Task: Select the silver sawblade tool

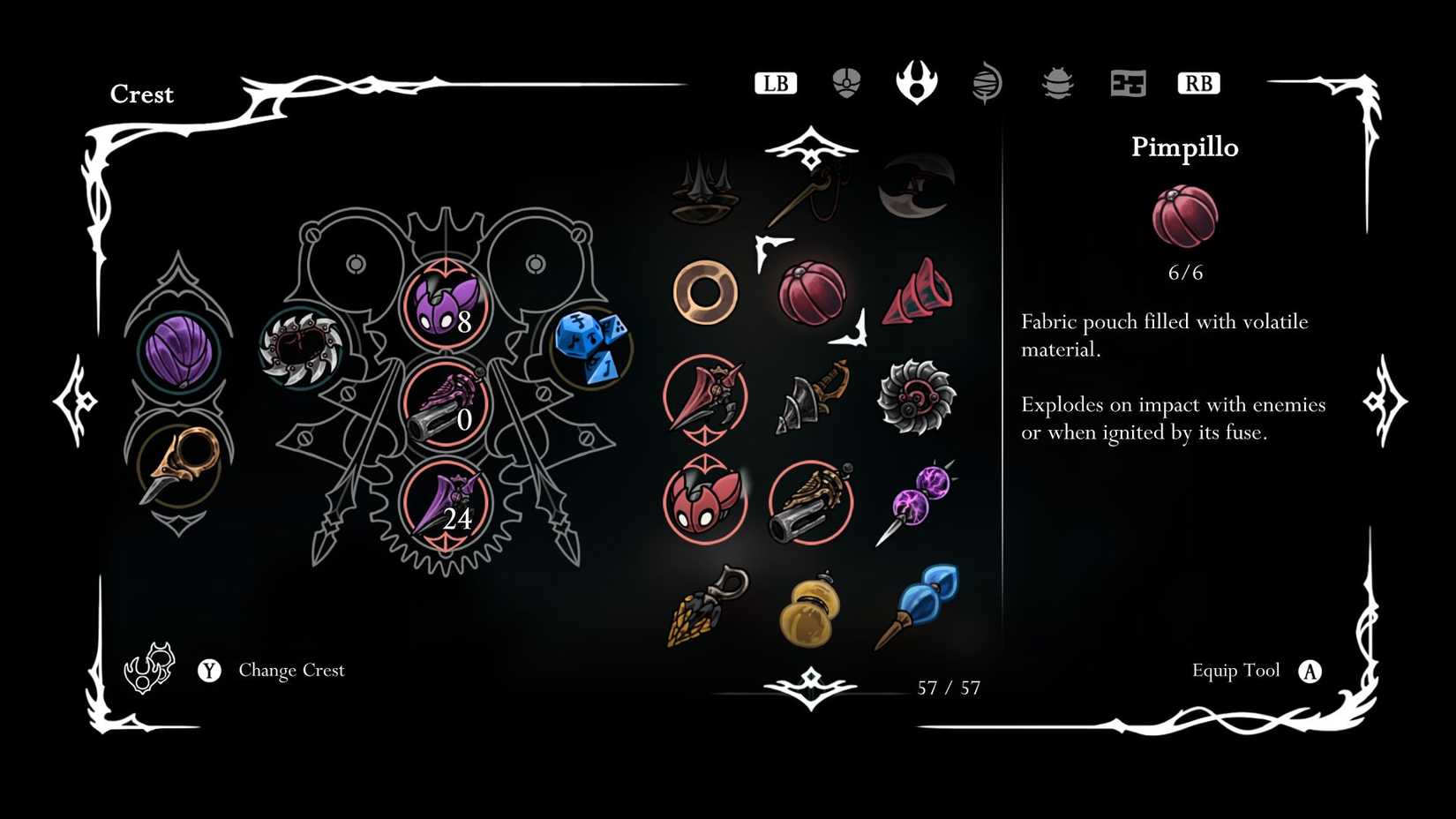Action: point(918,397)
